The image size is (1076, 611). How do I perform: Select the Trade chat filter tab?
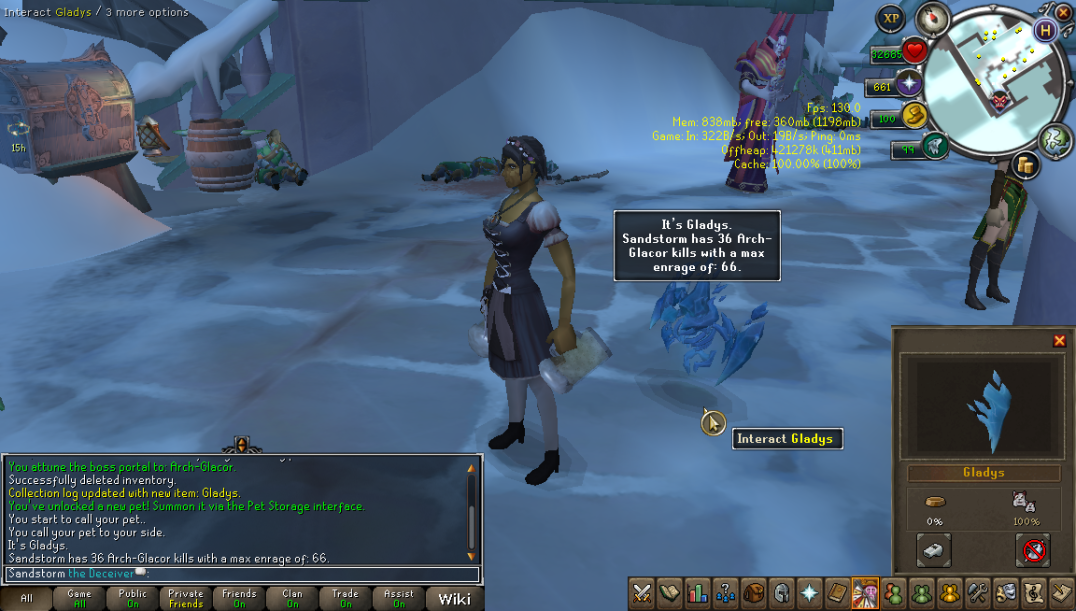(345, 598)
